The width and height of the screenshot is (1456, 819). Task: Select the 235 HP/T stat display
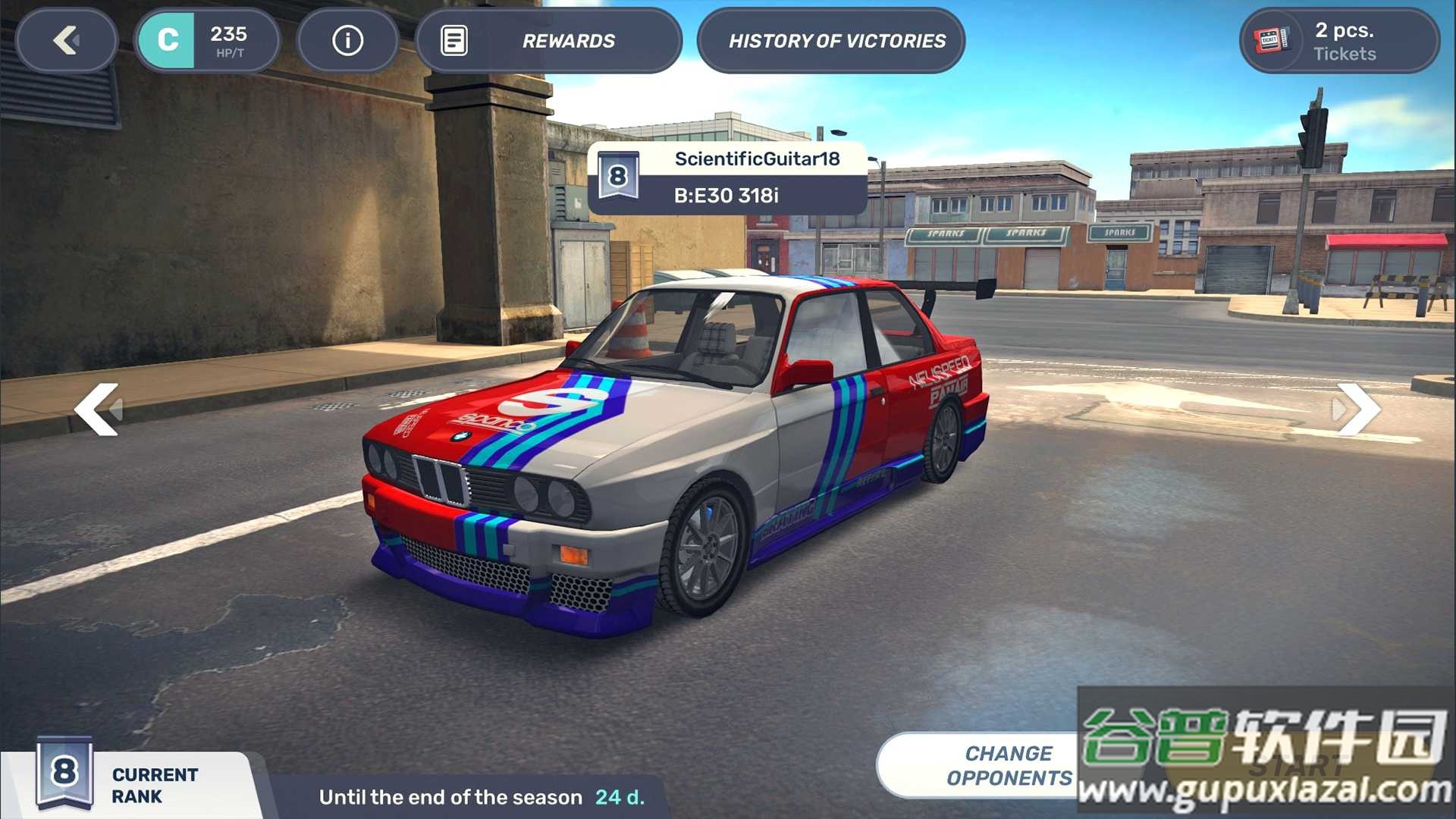227,41
